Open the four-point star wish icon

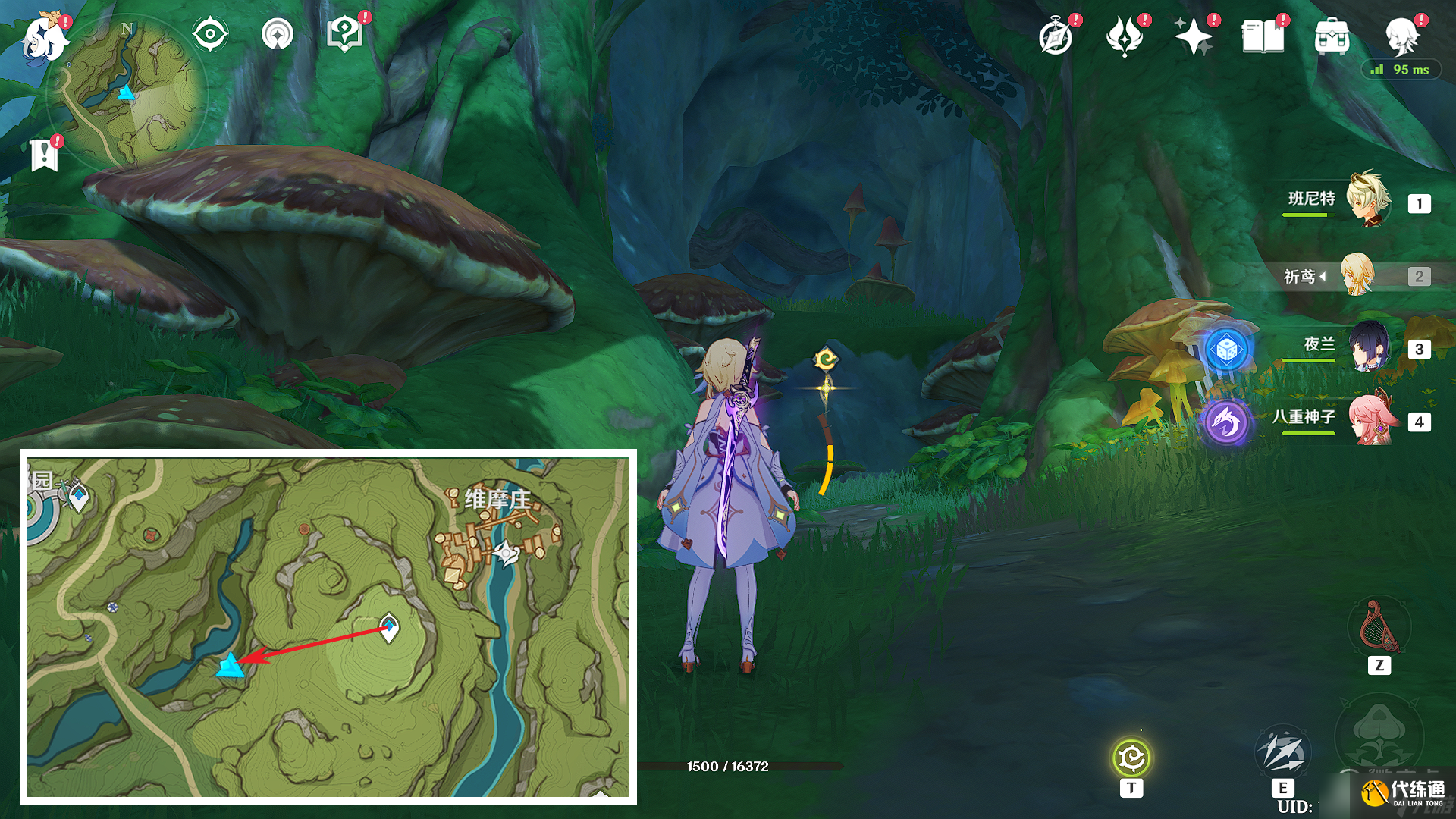(1193, 36)
